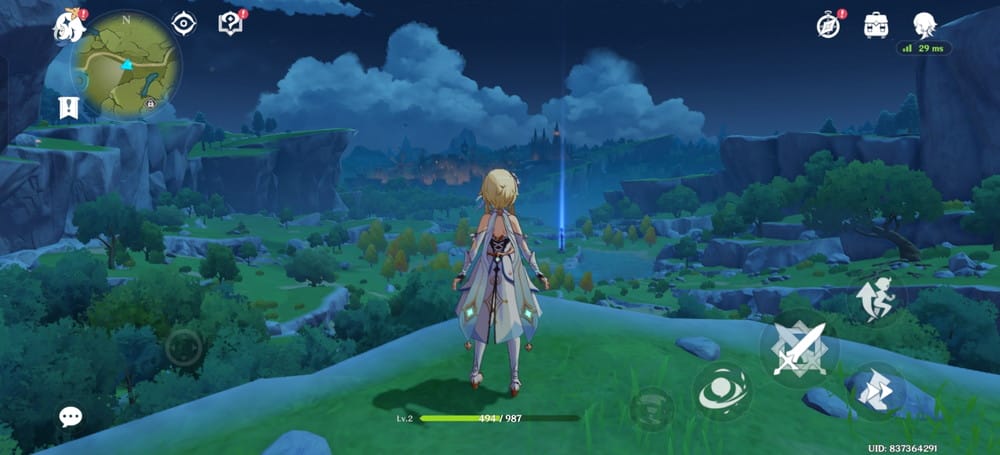Tap the jump button
Screen dimensions: 1000x455
click(876, 299)
